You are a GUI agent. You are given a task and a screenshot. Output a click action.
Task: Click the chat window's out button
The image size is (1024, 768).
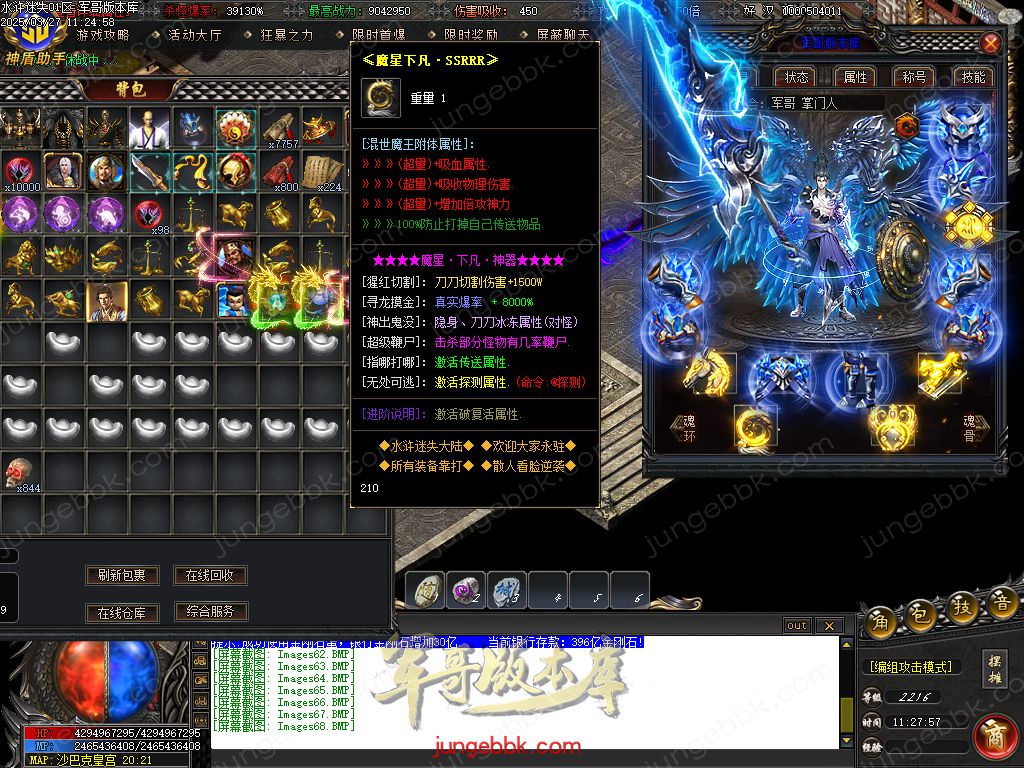(x=797, y=625)
